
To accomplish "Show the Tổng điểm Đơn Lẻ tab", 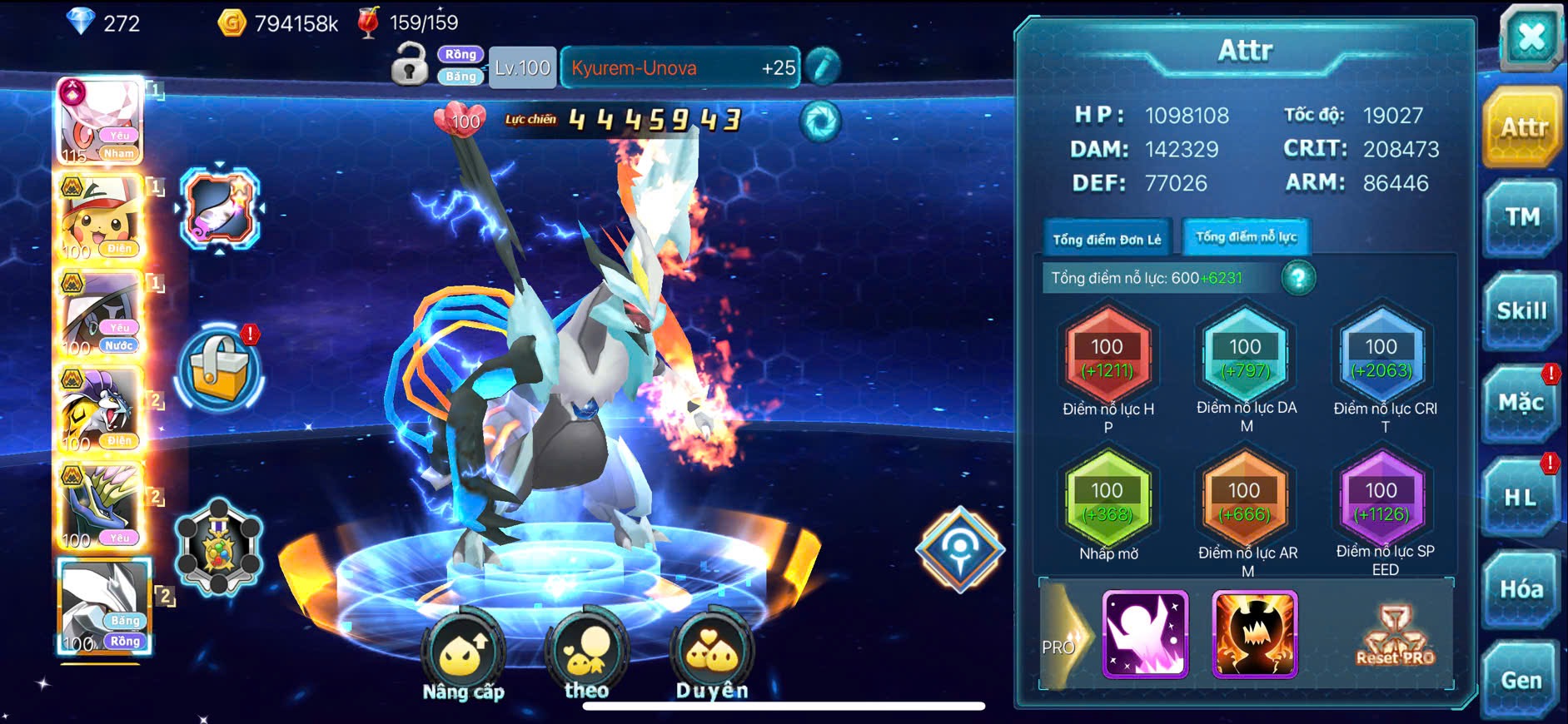I will coord(1107,240).
